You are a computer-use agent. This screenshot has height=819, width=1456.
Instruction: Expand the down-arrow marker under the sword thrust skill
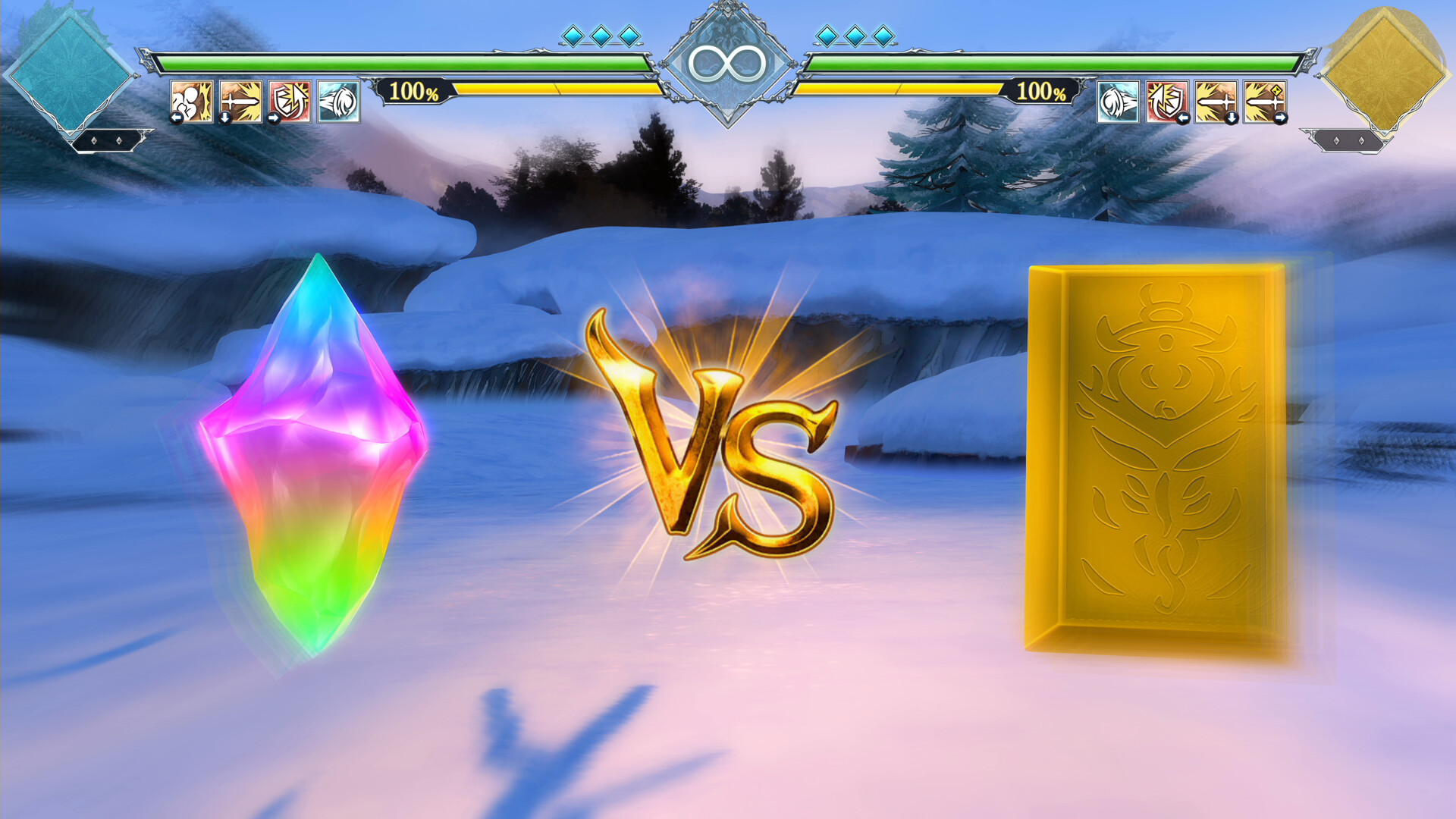225,118
